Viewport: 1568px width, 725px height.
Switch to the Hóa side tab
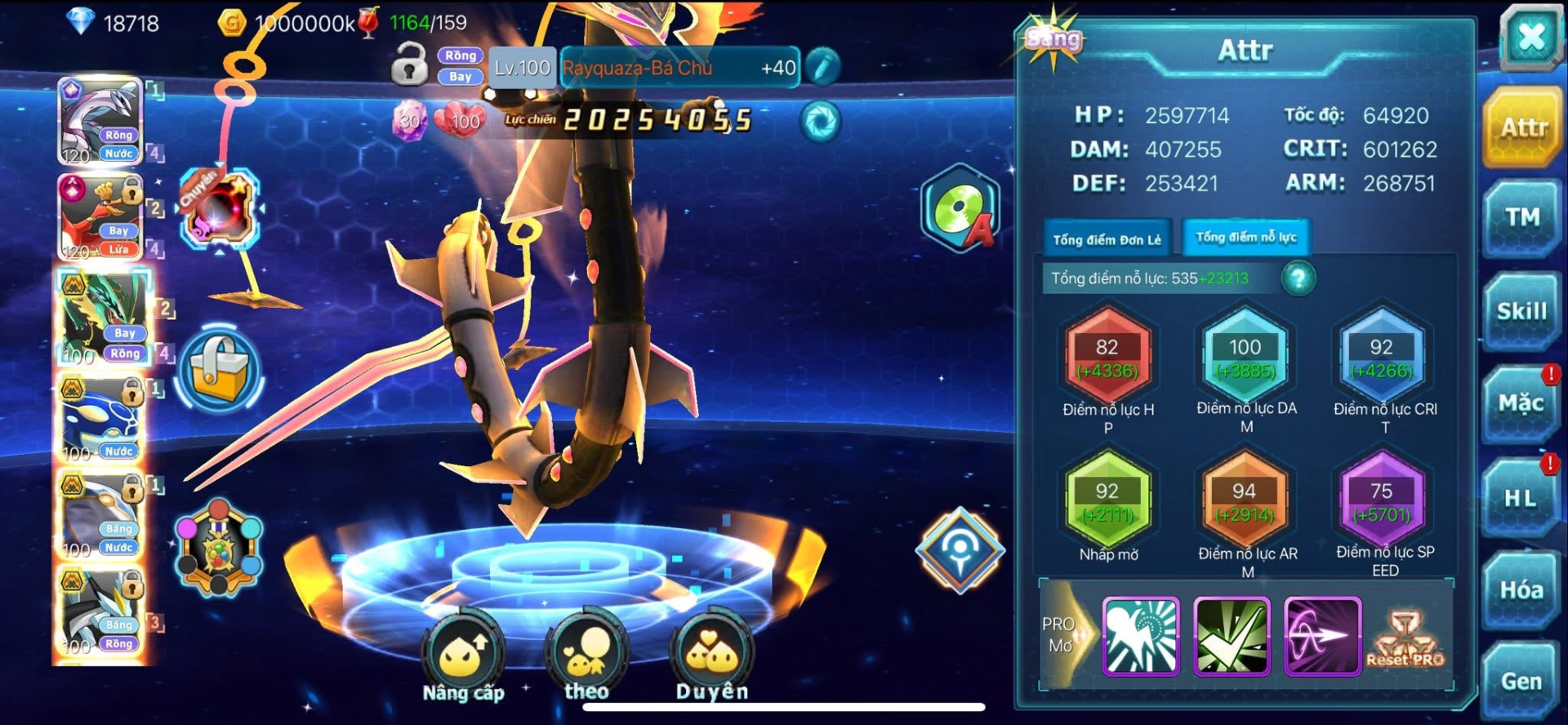pos(1521,590)
